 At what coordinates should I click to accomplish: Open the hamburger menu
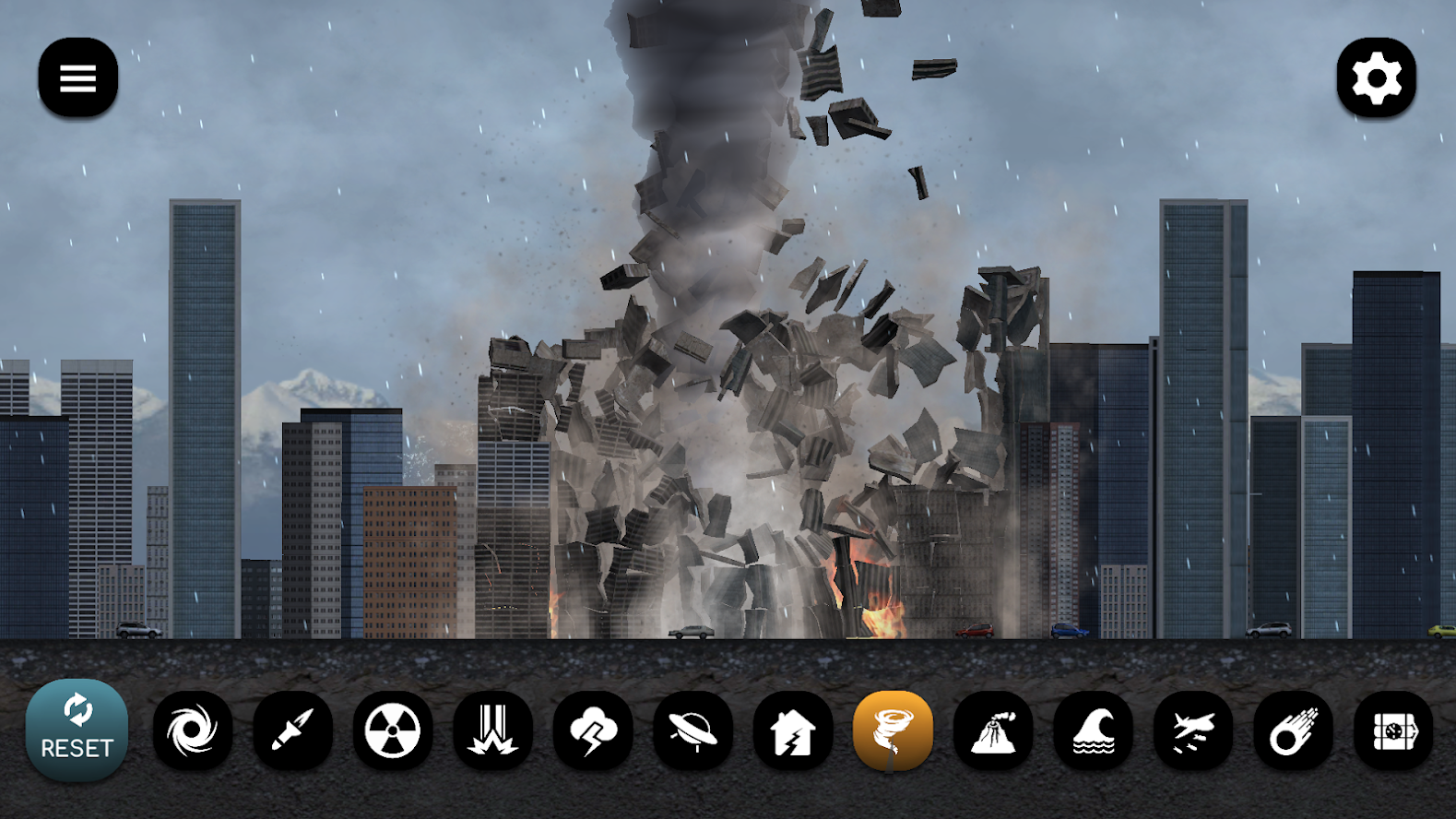(77, 77)
